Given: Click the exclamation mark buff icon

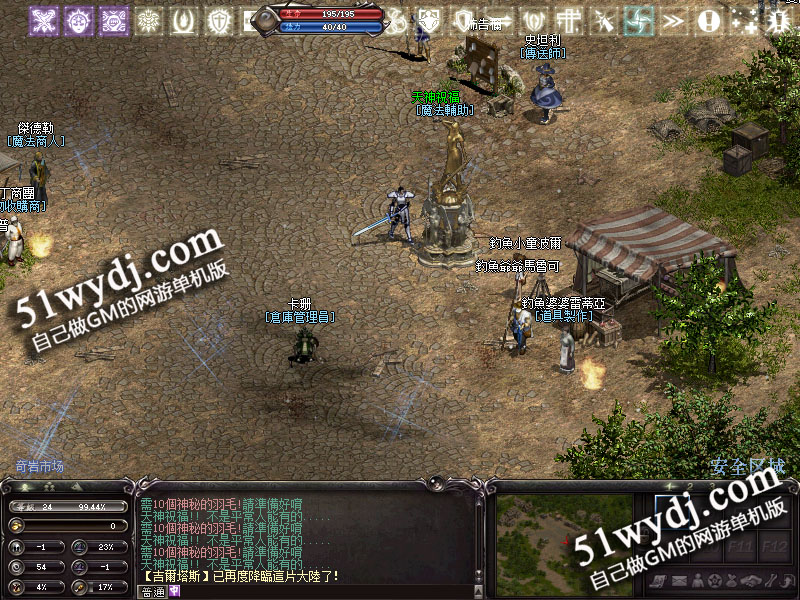Looking at the screenshot, I should coord(709,19).
